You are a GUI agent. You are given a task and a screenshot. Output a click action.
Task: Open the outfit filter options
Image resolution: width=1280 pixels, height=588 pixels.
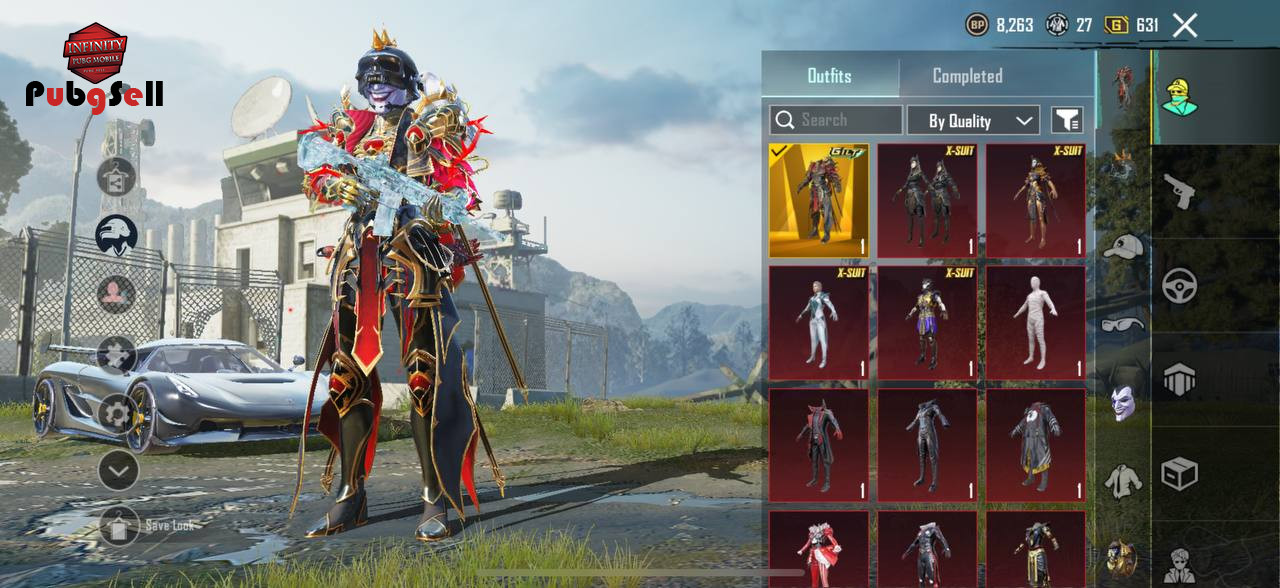[1067, 121]
